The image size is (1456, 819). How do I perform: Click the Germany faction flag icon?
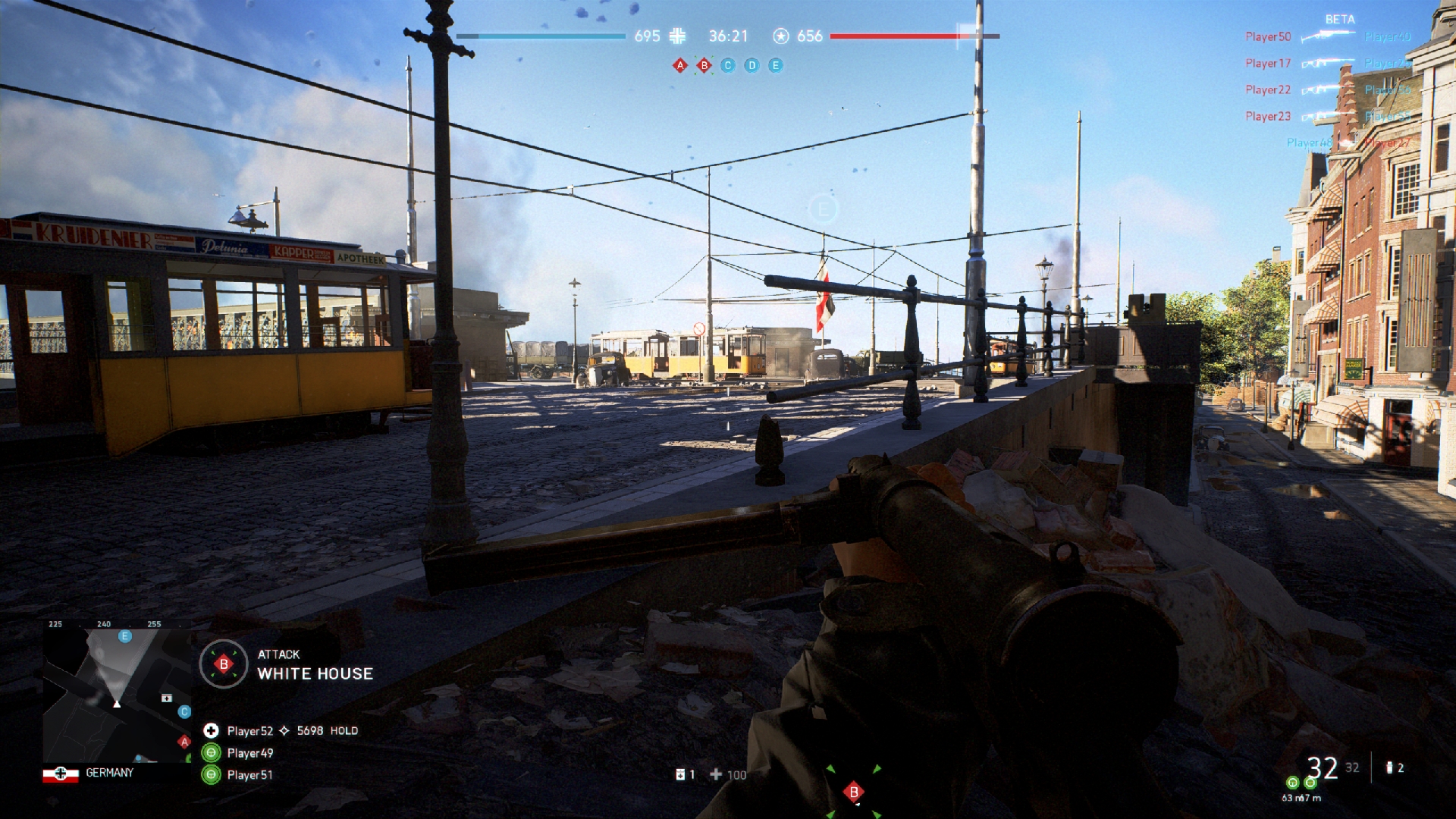61,773
